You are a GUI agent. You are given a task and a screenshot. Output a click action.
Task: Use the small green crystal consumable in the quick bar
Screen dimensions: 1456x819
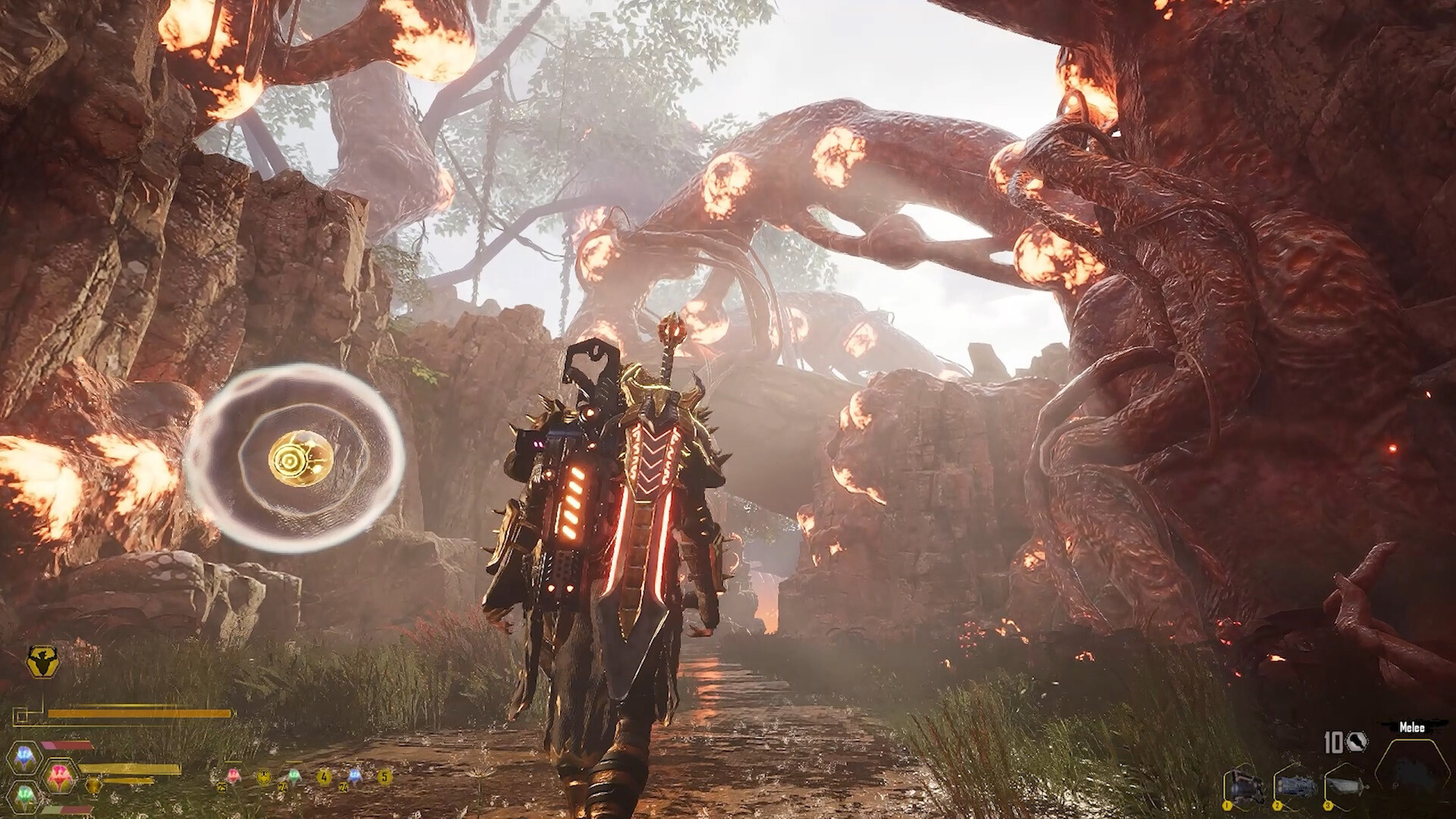click(293, 776)
